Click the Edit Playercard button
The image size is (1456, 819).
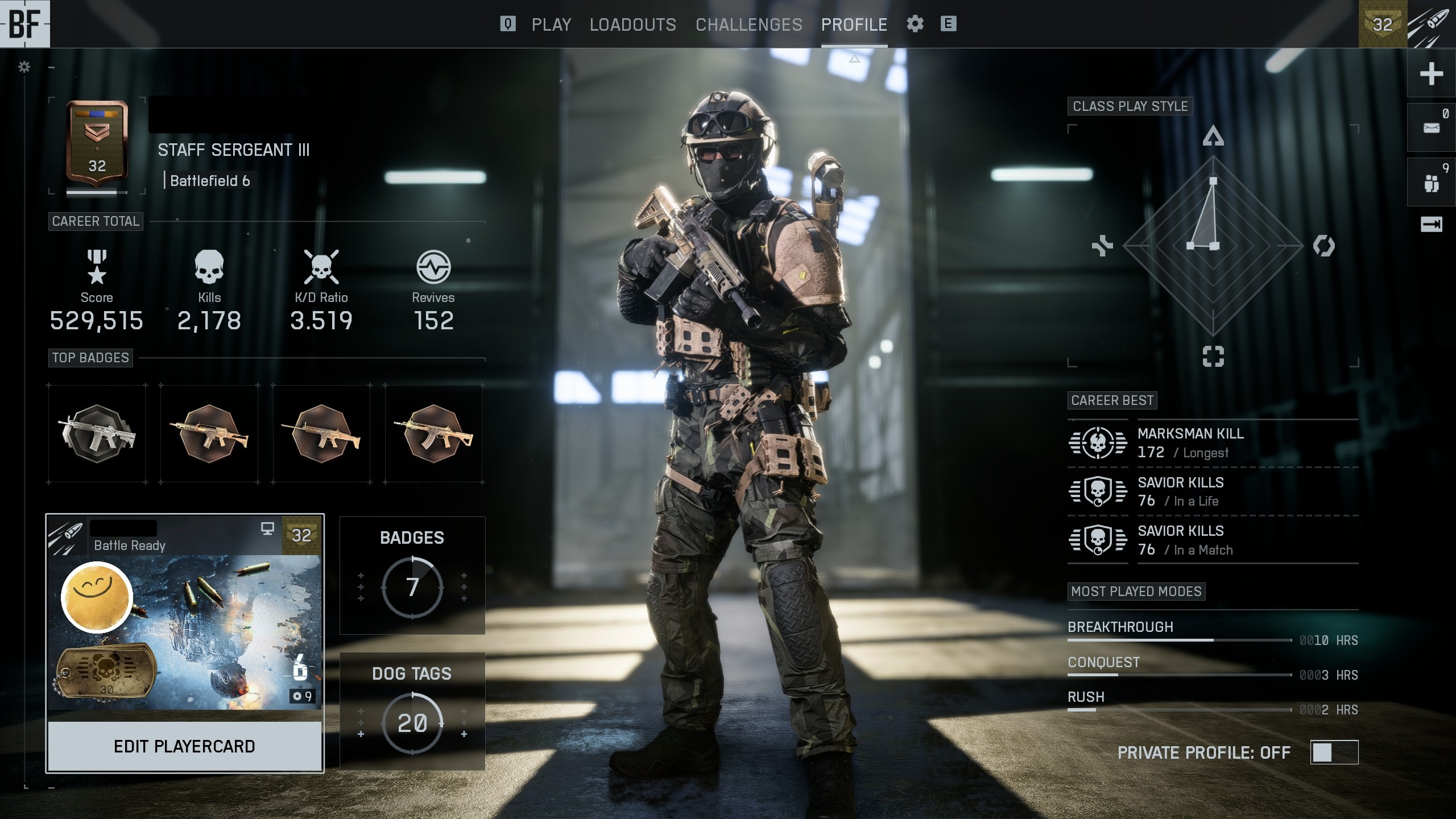[x=184, y=746]
